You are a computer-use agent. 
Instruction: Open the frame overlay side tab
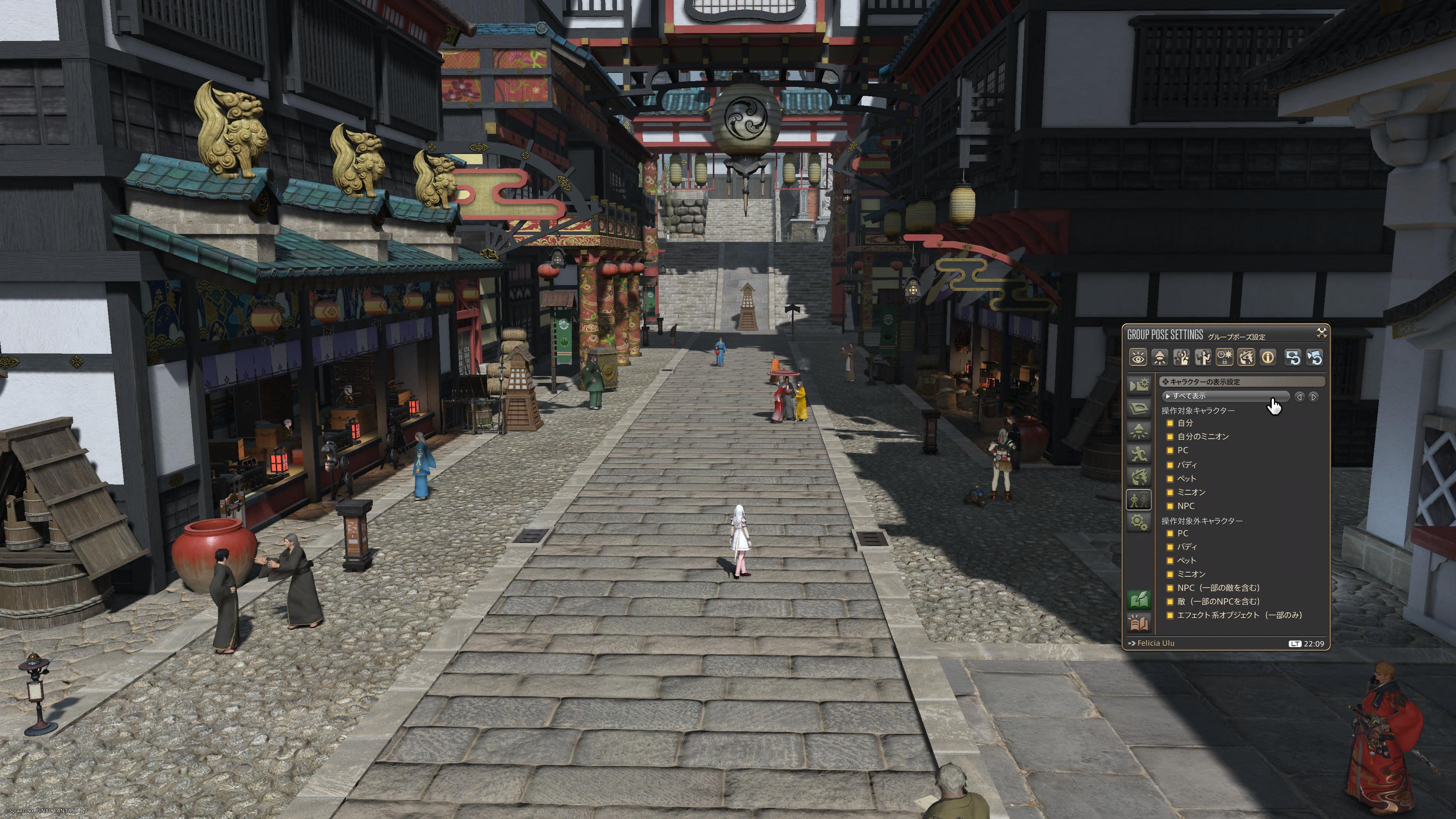(x=1139, y=408)
